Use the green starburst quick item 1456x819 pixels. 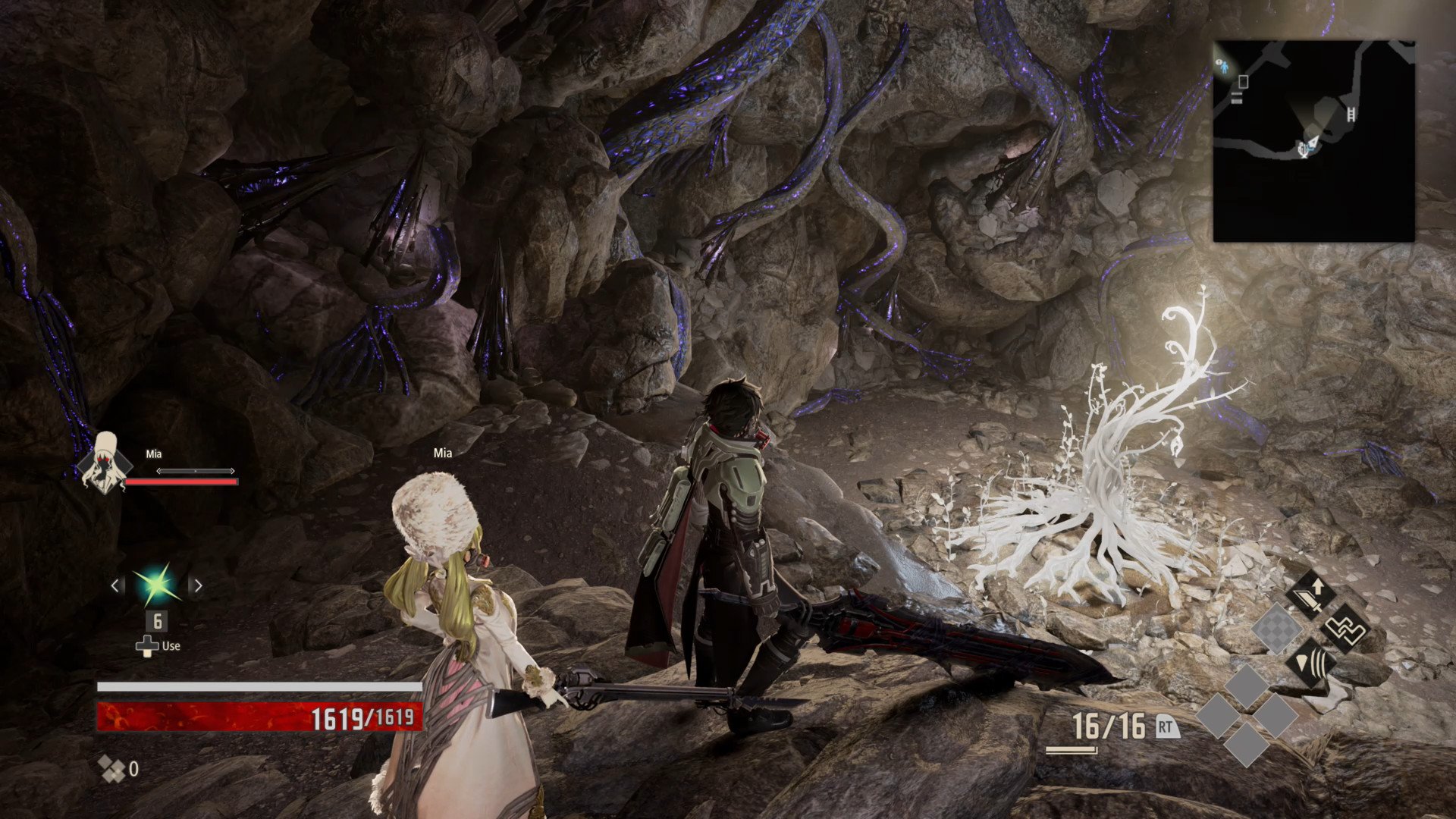(157, 585)
